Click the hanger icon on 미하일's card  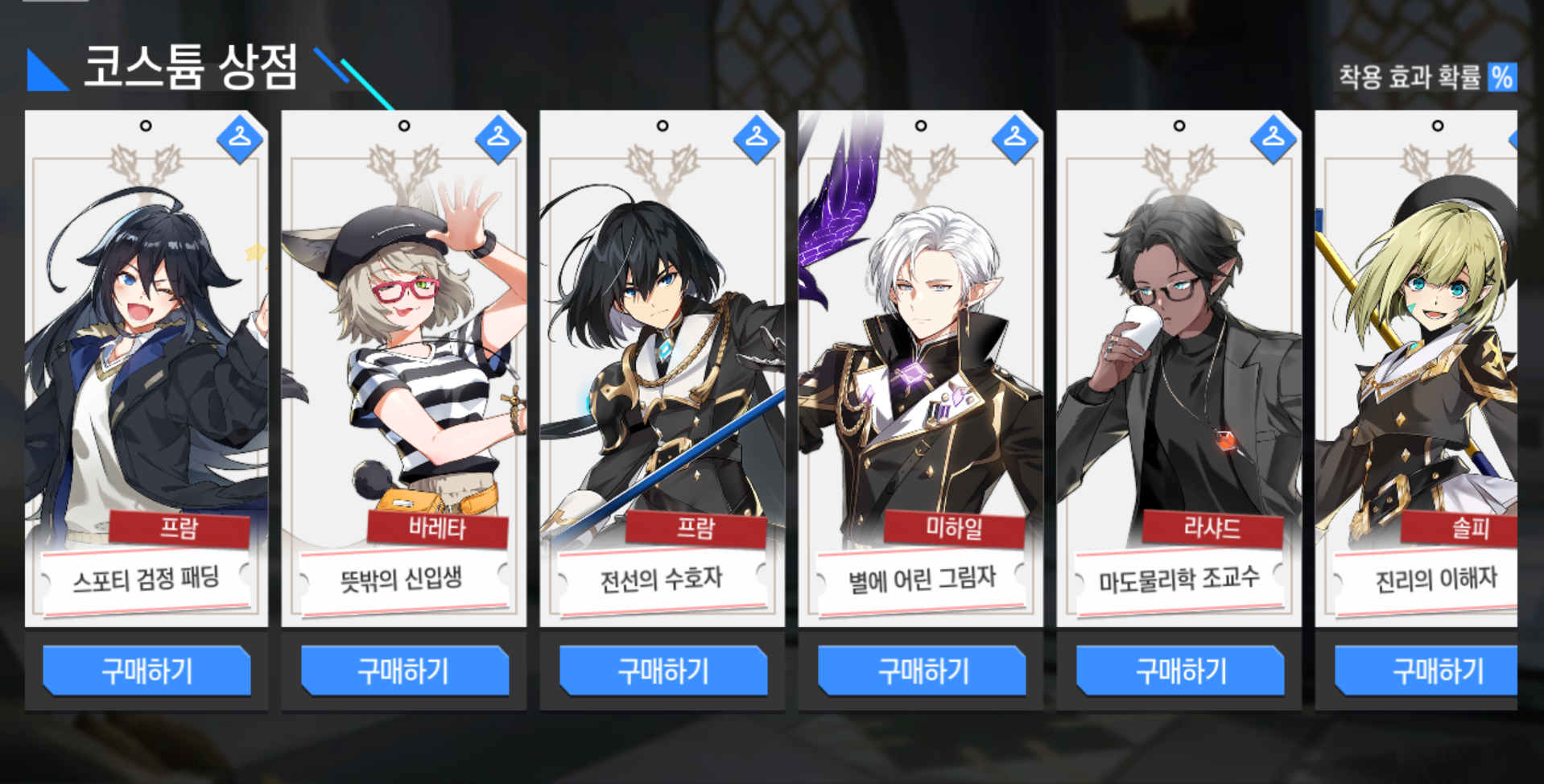1014,138
